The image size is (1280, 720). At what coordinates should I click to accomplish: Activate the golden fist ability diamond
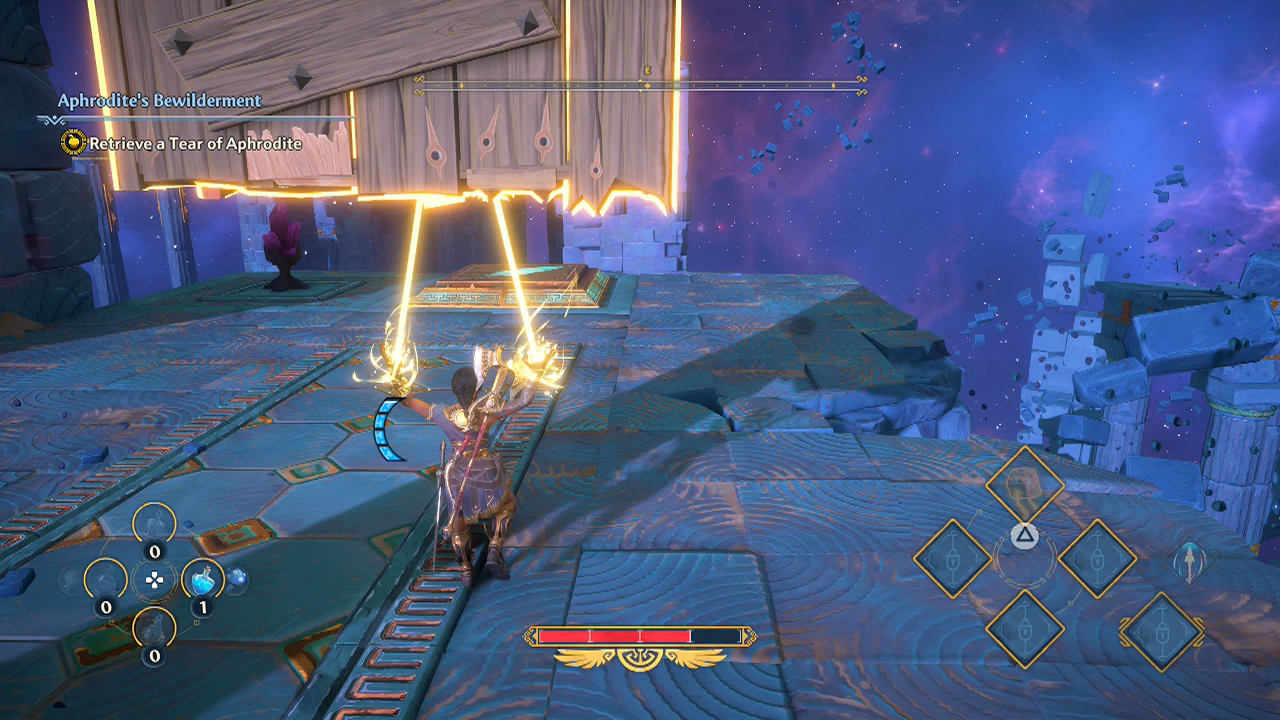point(1024,485)
